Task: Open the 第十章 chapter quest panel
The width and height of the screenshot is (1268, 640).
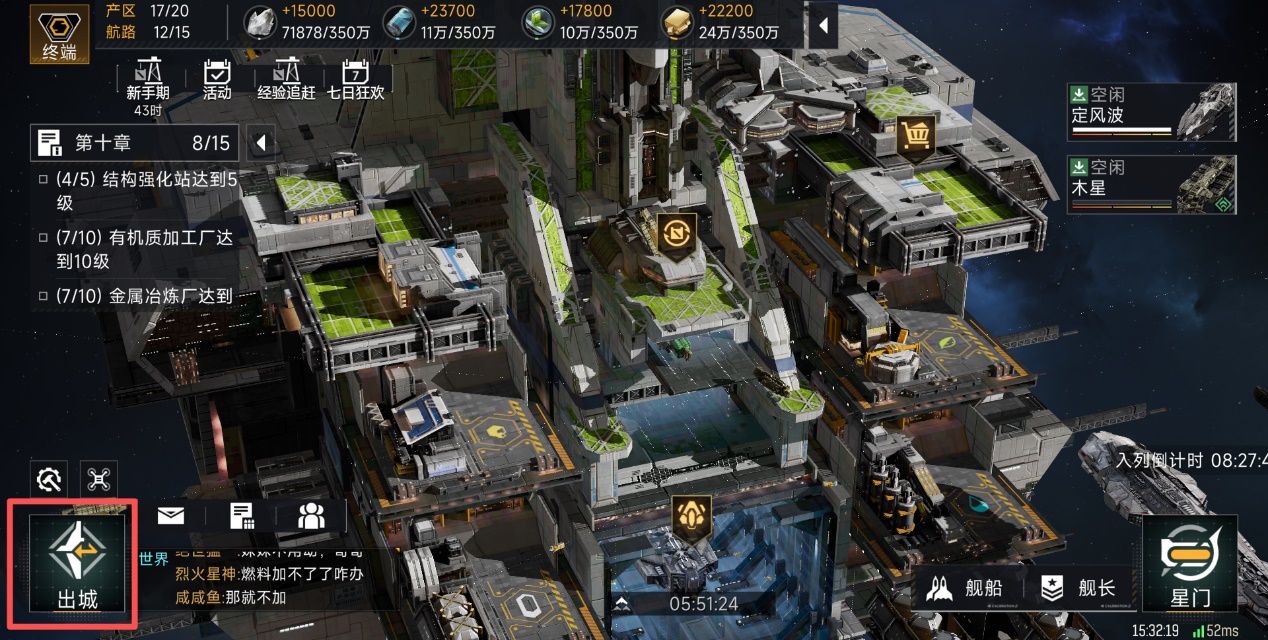Action: coord(134,143)
